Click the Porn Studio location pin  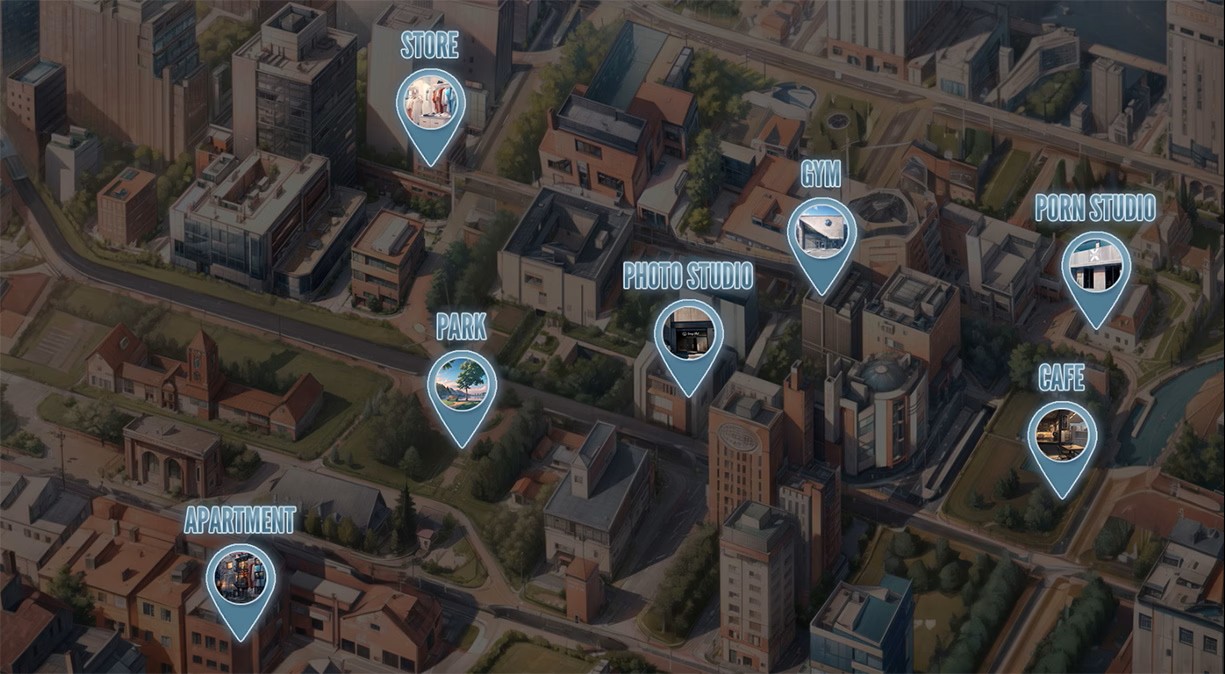click(1096, 268)
